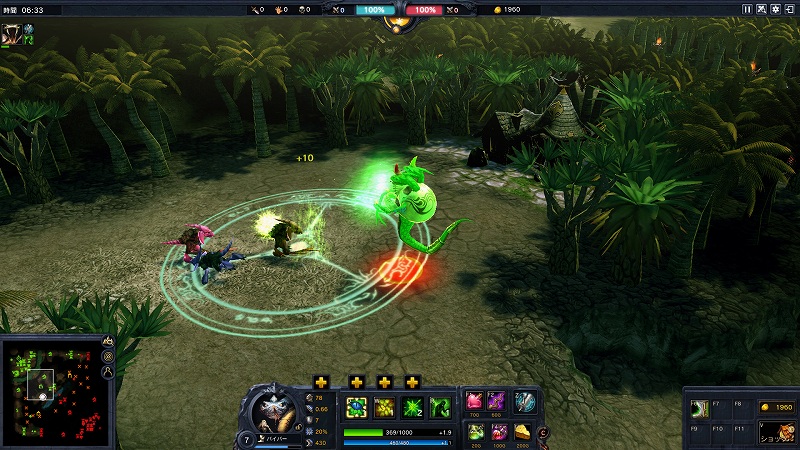Pause the game with the pause button
Image resolution: width=800 pixels, height=450 pixels.
click(747, 9)
